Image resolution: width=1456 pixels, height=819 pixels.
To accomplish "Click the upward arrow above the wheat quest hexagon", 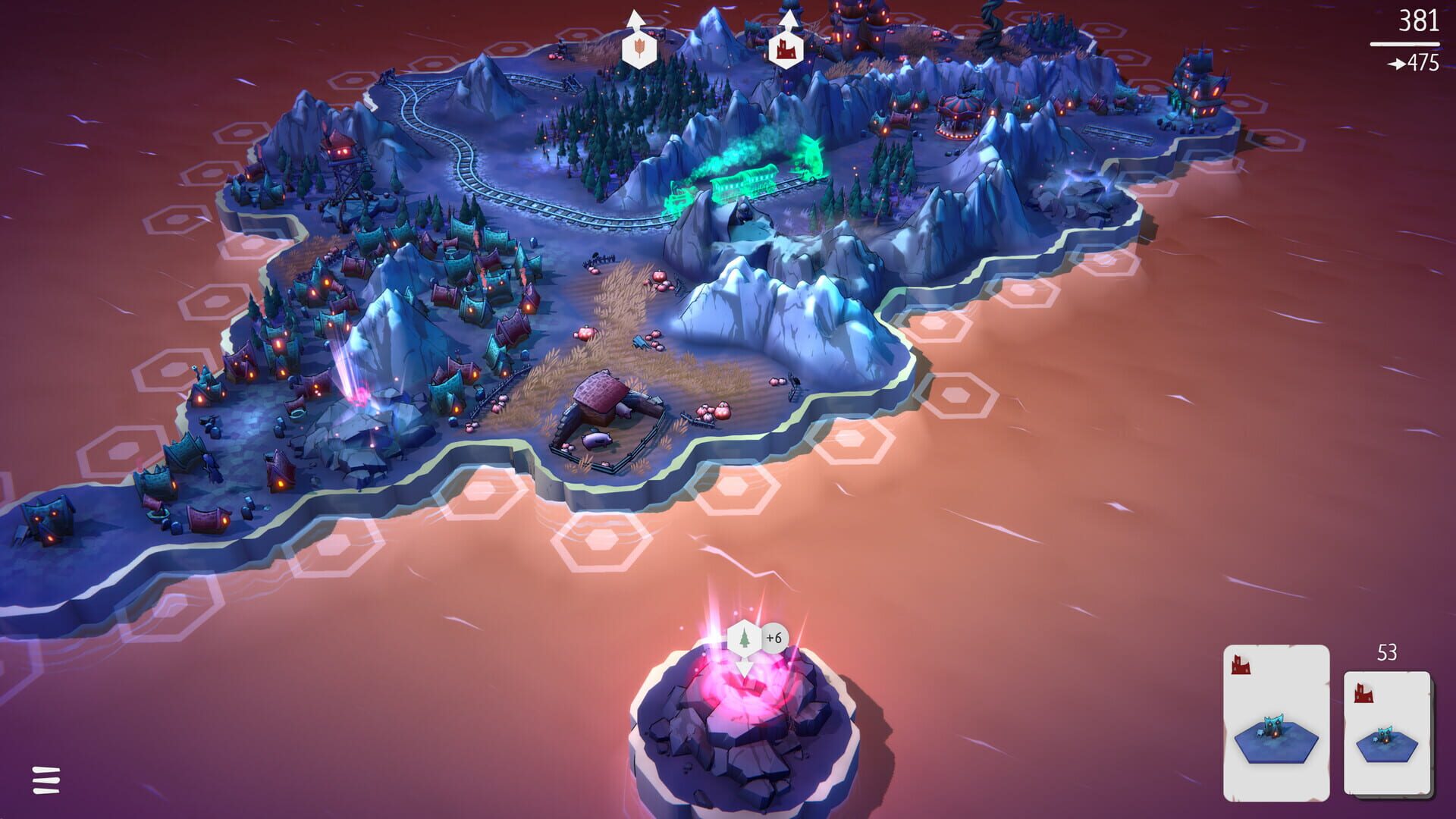I will (635, 17).
